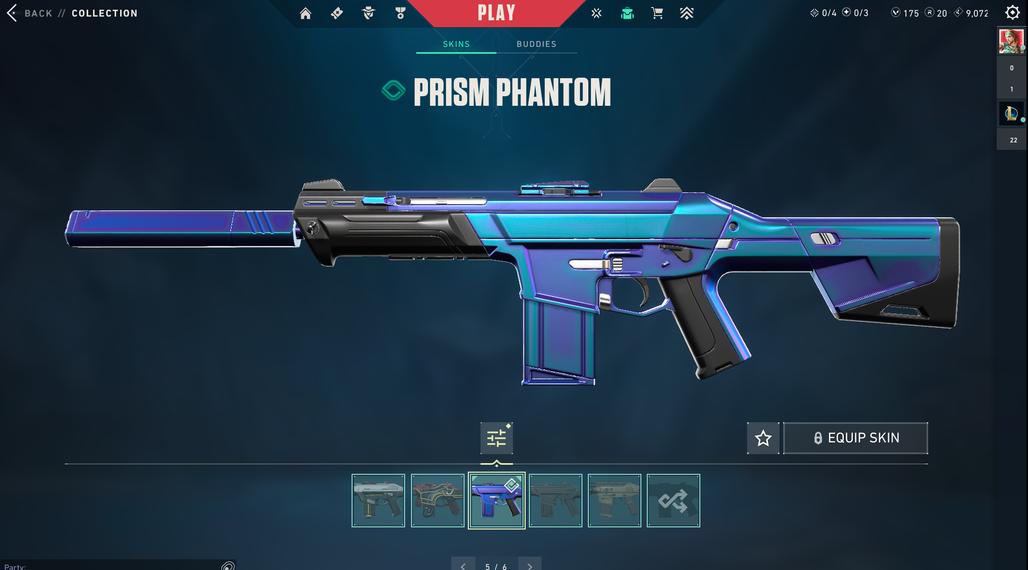The image size is (1028, 570).
Task: Pick the random shuffle skin tile
Action: point(673,500)
